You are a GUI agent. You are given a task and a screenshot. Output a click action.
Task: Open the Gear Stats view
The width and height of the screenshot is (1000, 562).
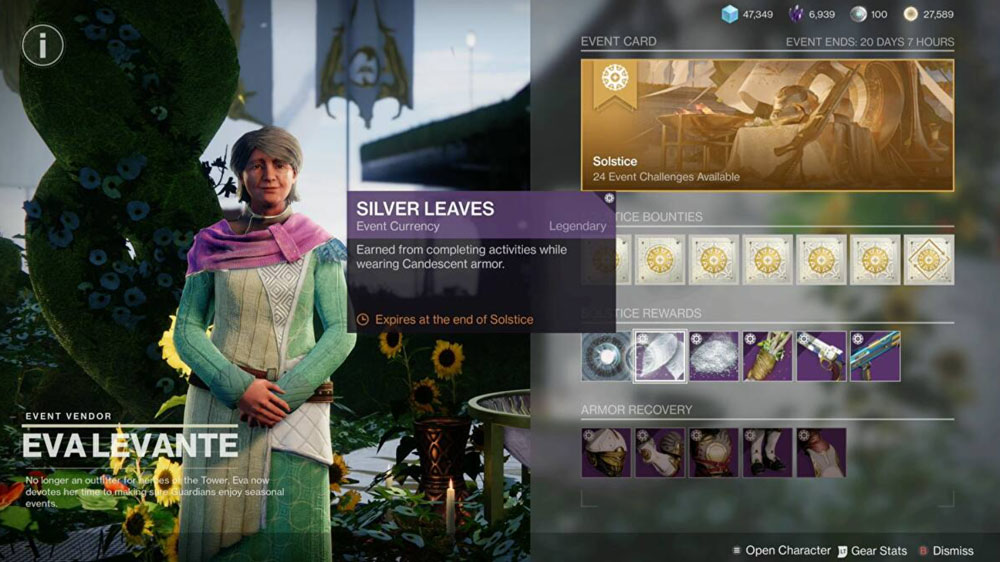(x=872, y=550)
